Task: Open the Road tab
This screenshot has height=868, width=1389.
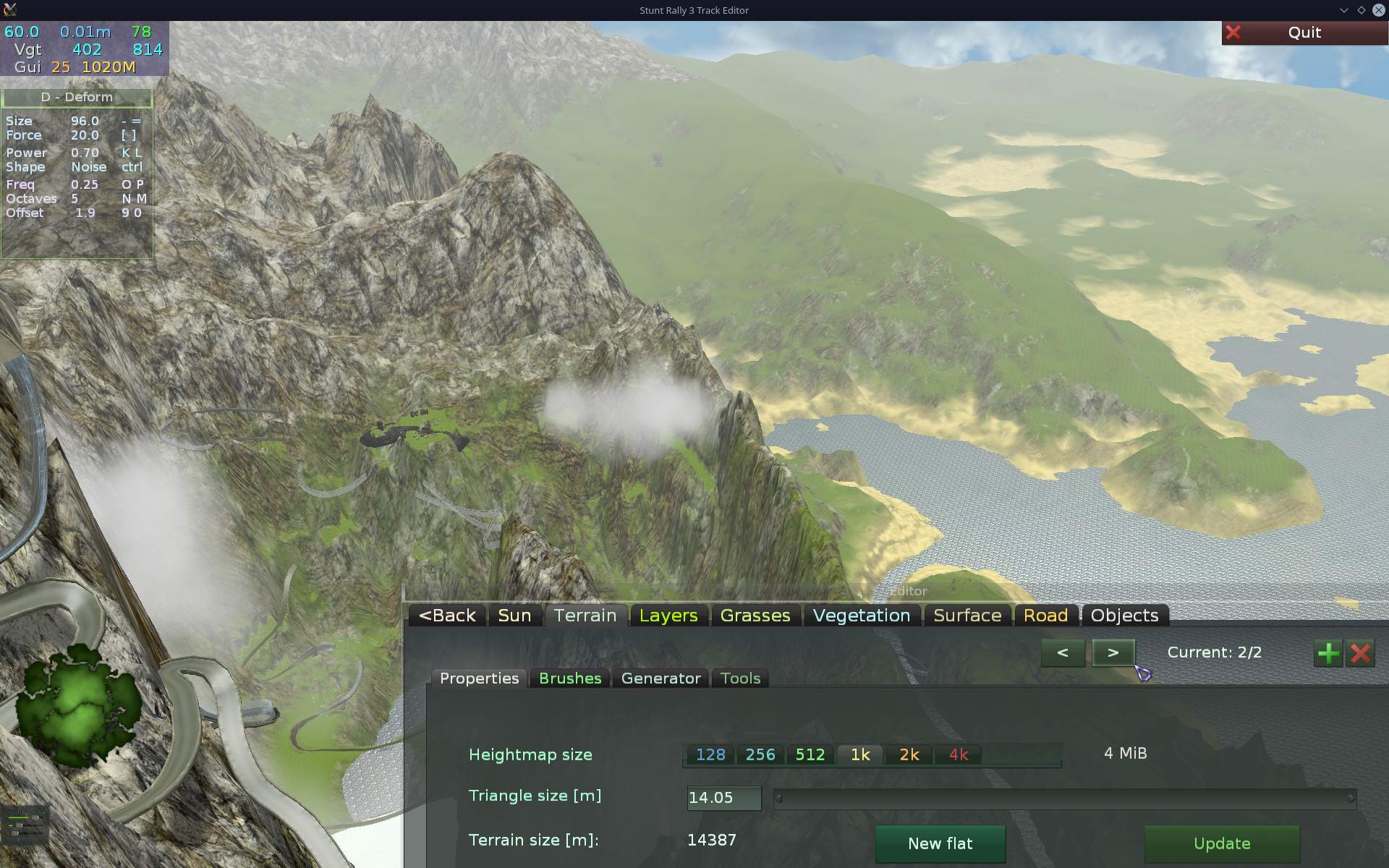Action: [x=1045, y=616]
